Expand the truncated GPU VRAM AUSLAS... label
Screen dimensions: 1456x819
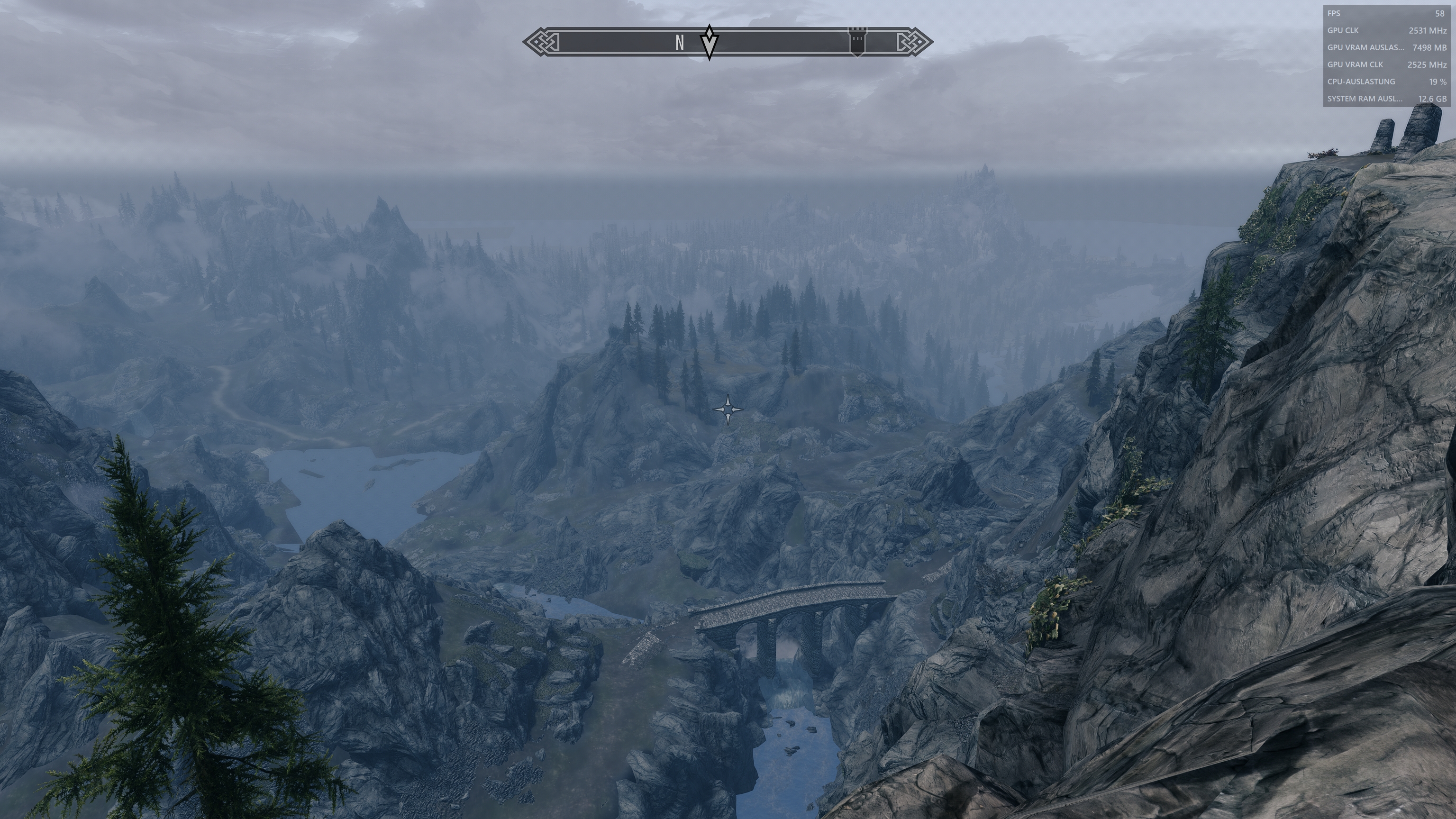click(x=1366, y=48)
